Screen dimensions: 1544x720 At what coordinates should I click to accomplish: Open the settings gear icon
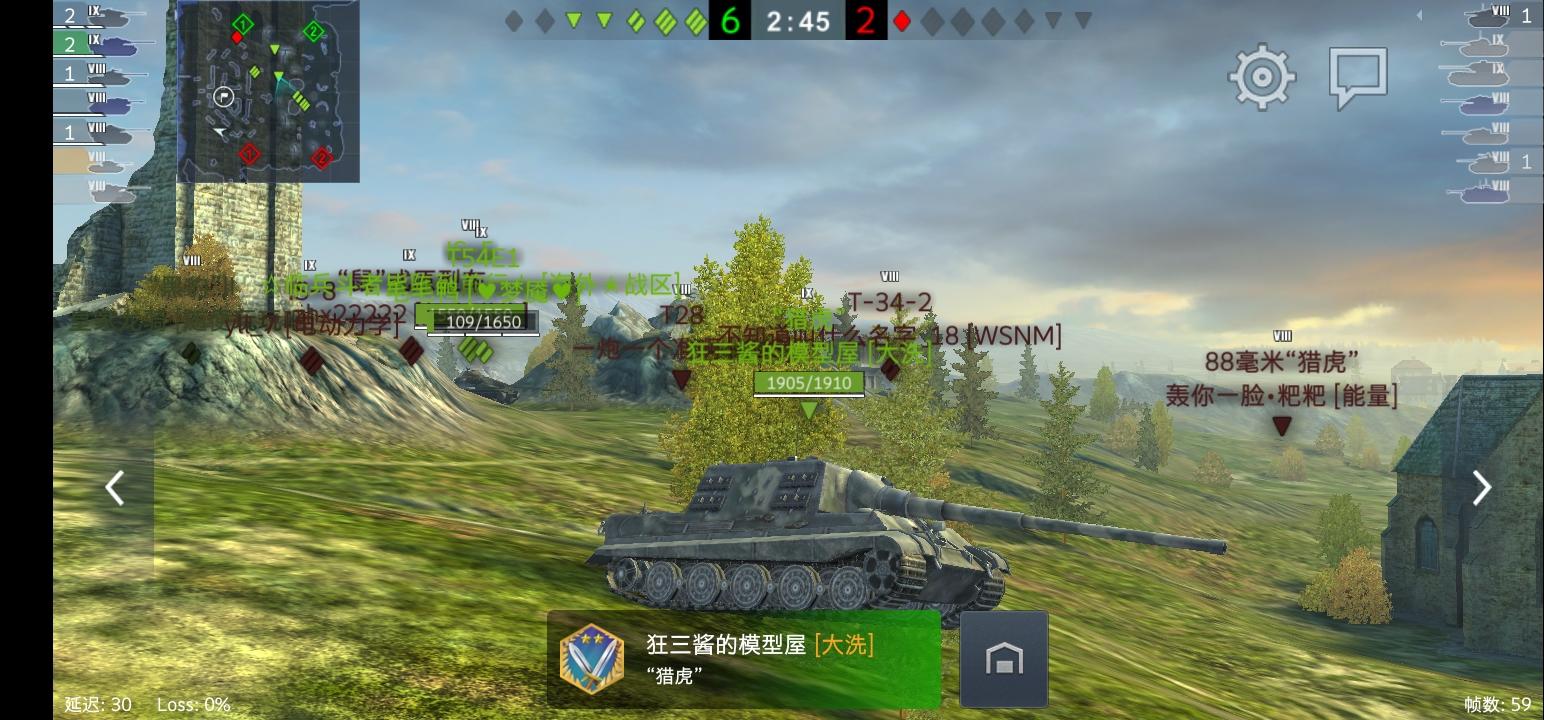tap(1261, 75)
